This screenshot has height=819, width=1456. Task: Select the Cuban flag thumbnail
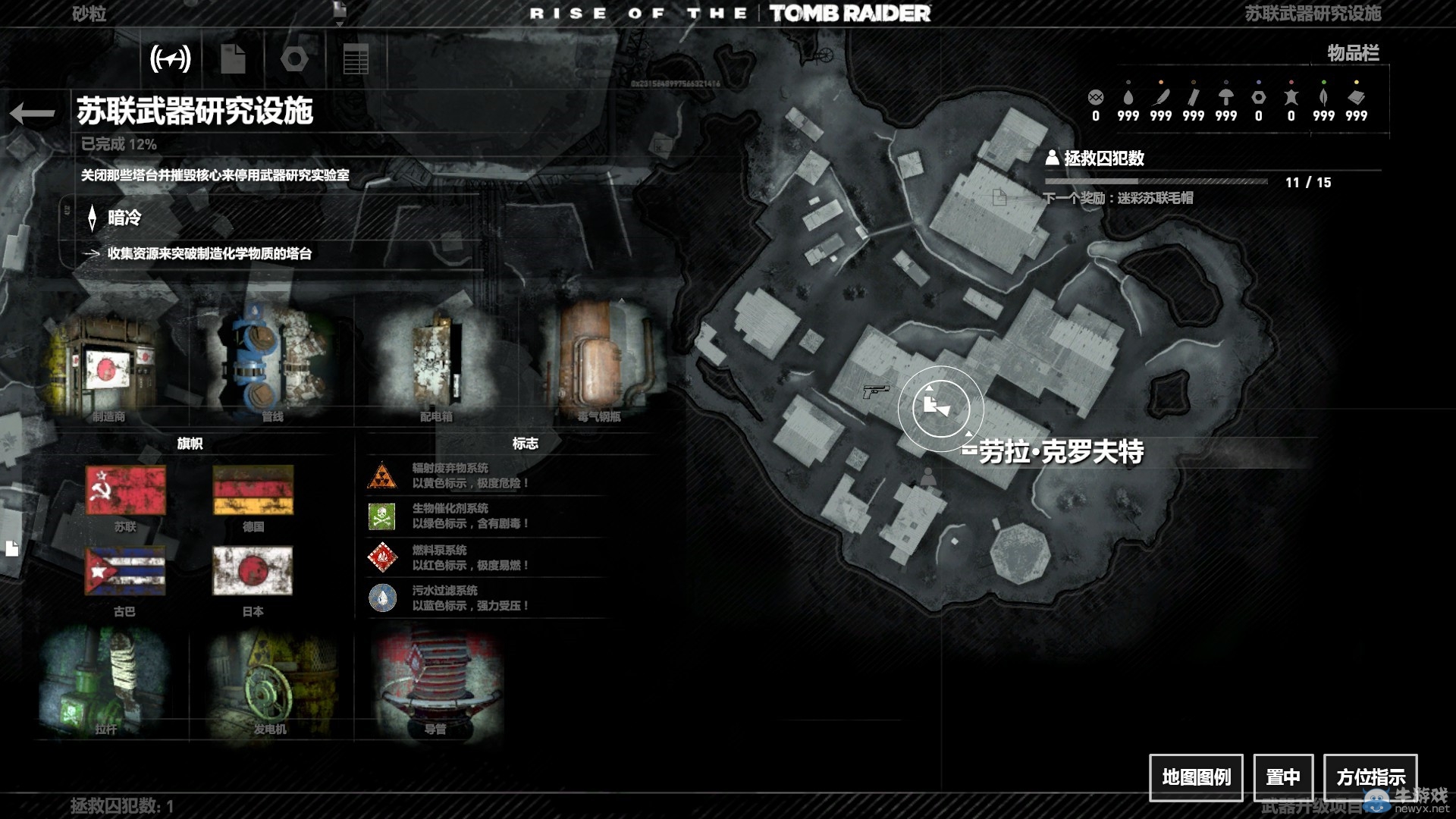[x=125, y=571]
